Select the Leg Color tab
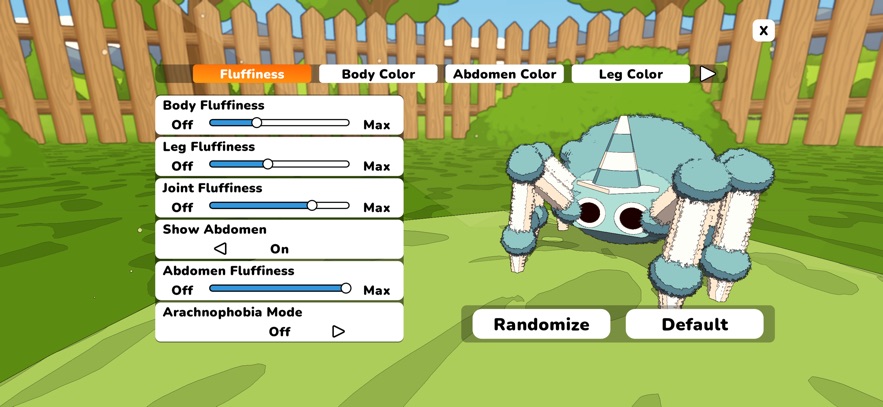 (631, 74)
